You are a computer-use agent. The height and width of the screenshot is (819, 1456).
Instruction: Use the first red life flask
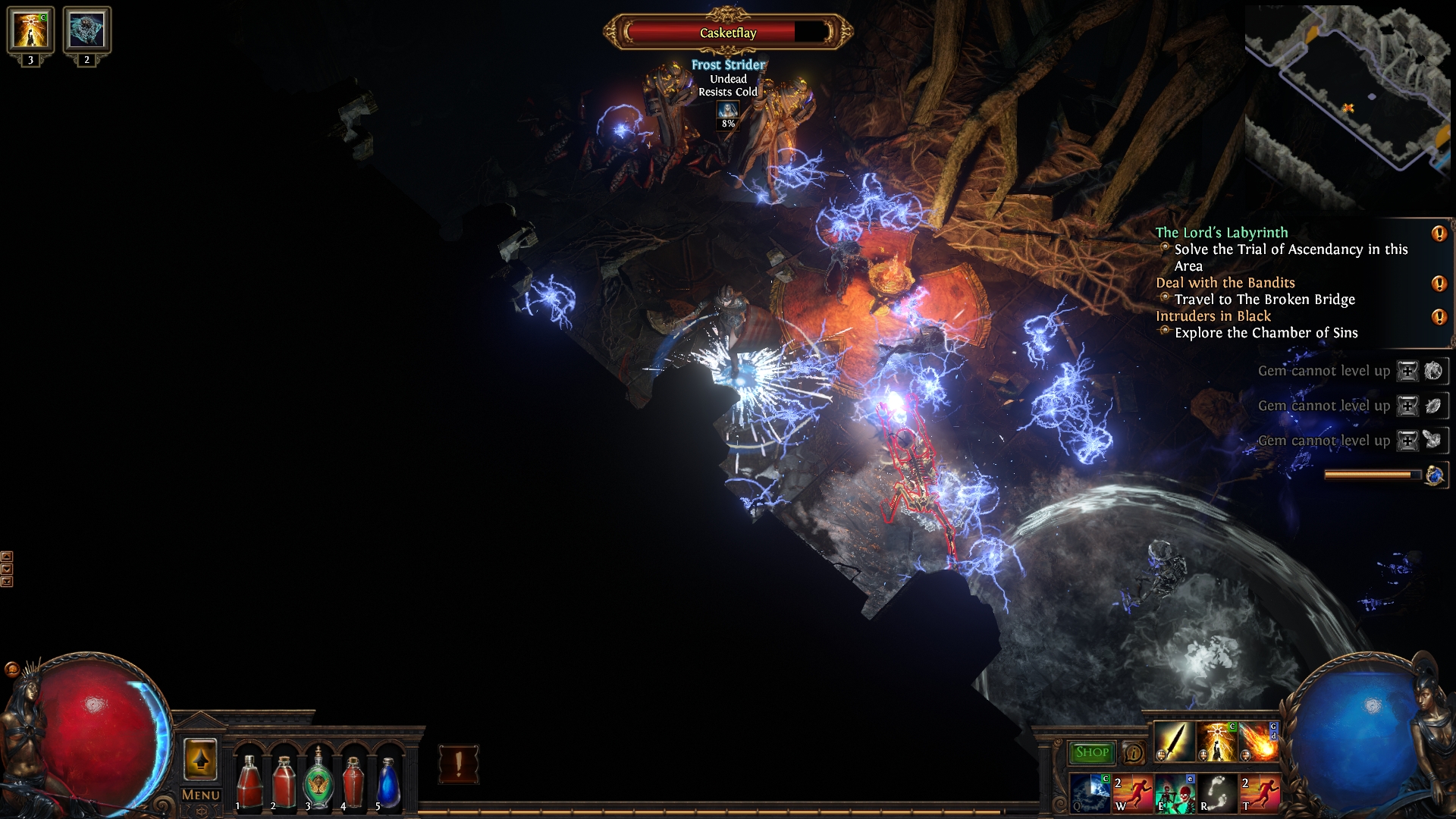coord(249,781)
